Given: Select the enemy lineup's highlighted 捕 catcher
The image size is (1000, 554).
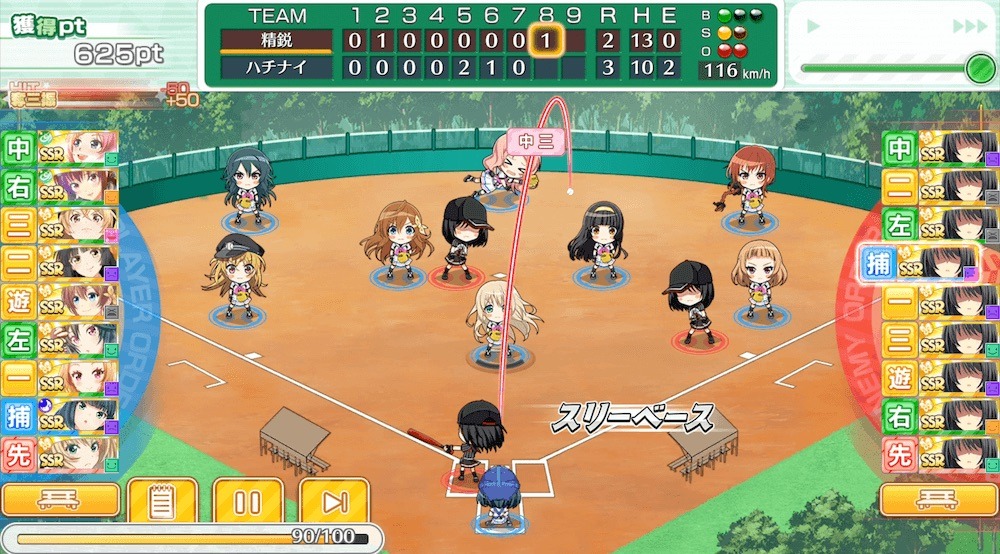Looking at the screenshot, I should point(920,264).
